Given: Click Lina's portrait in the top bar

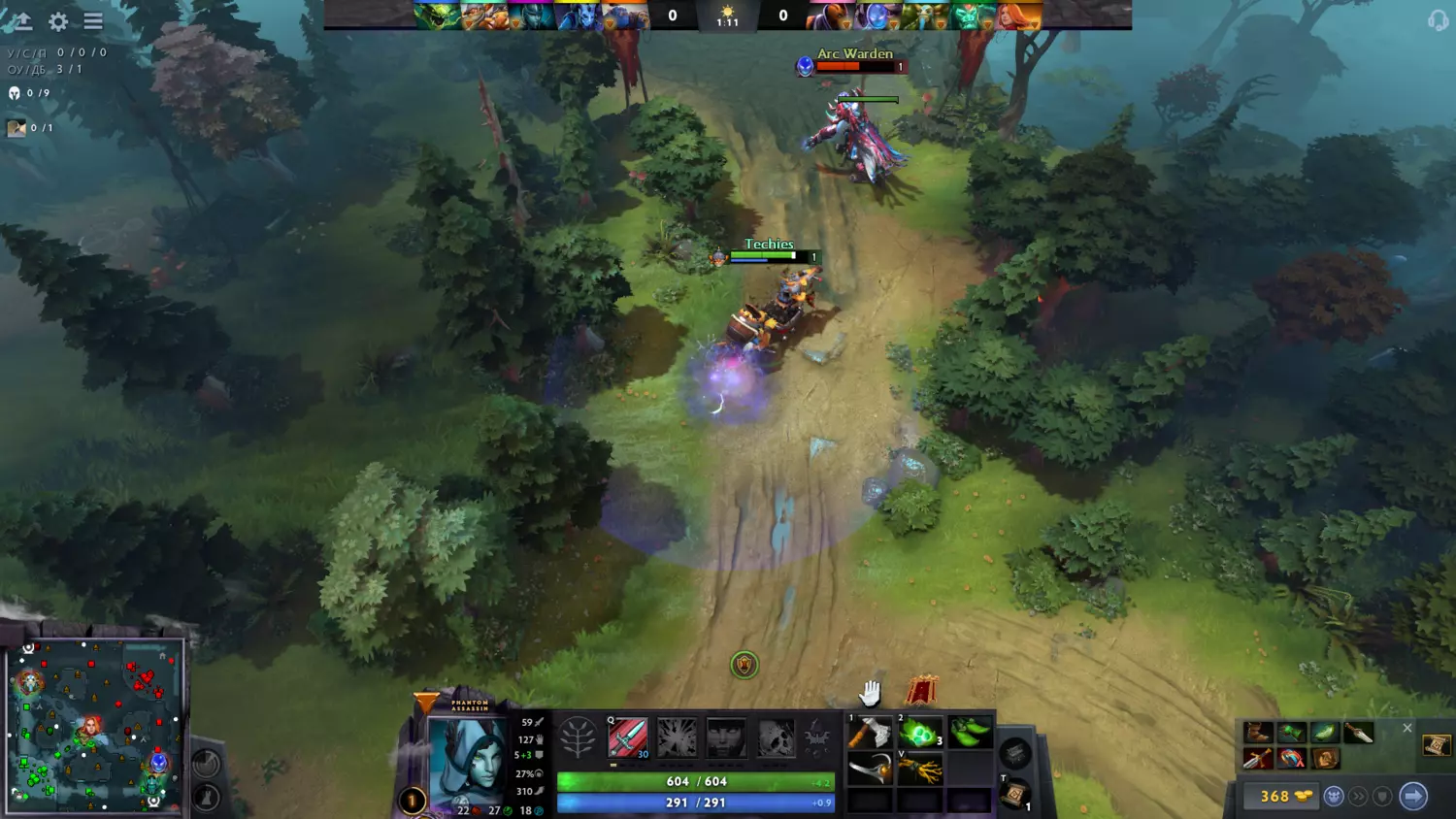Looking at the screenshot, I should point(1019,16).
